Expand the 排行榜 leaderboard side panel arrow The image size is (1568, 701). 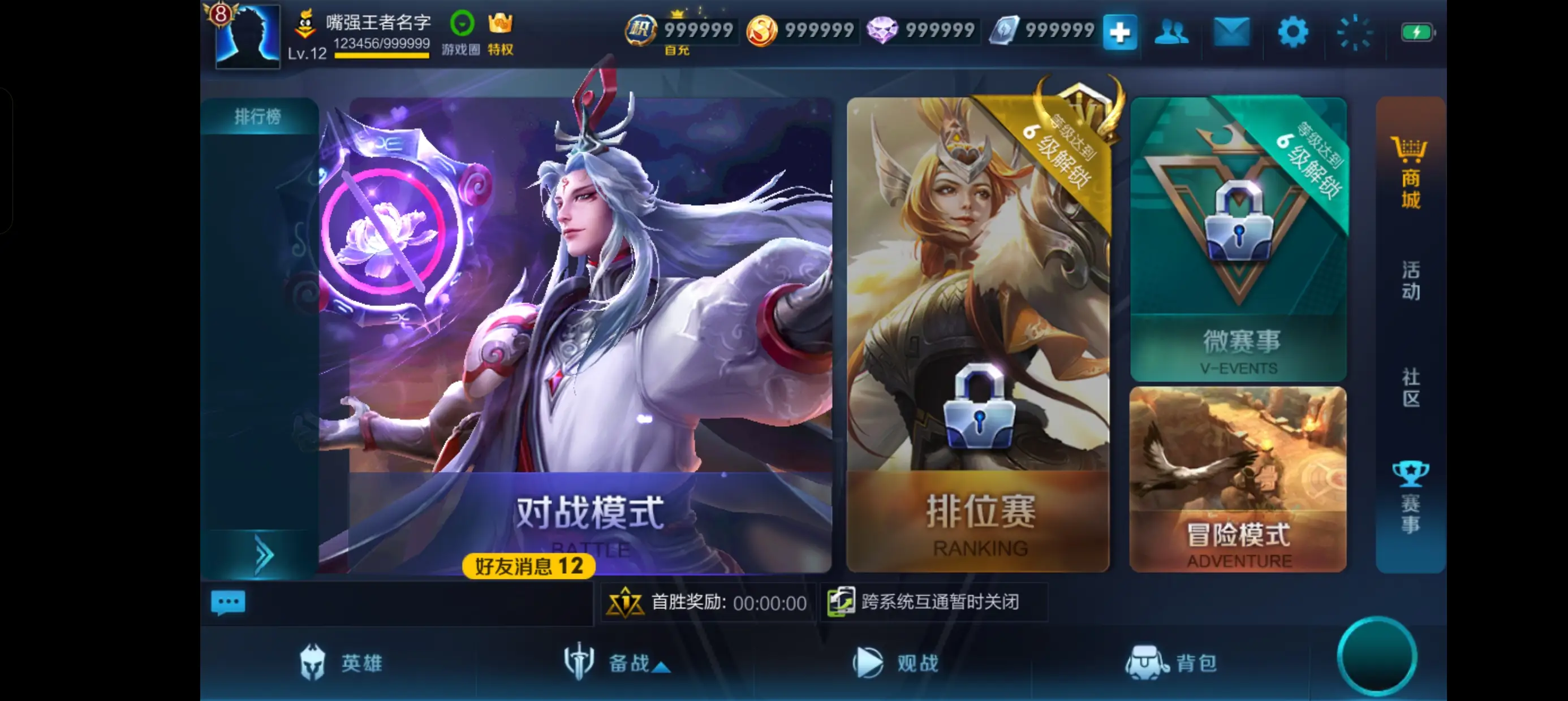264,555
